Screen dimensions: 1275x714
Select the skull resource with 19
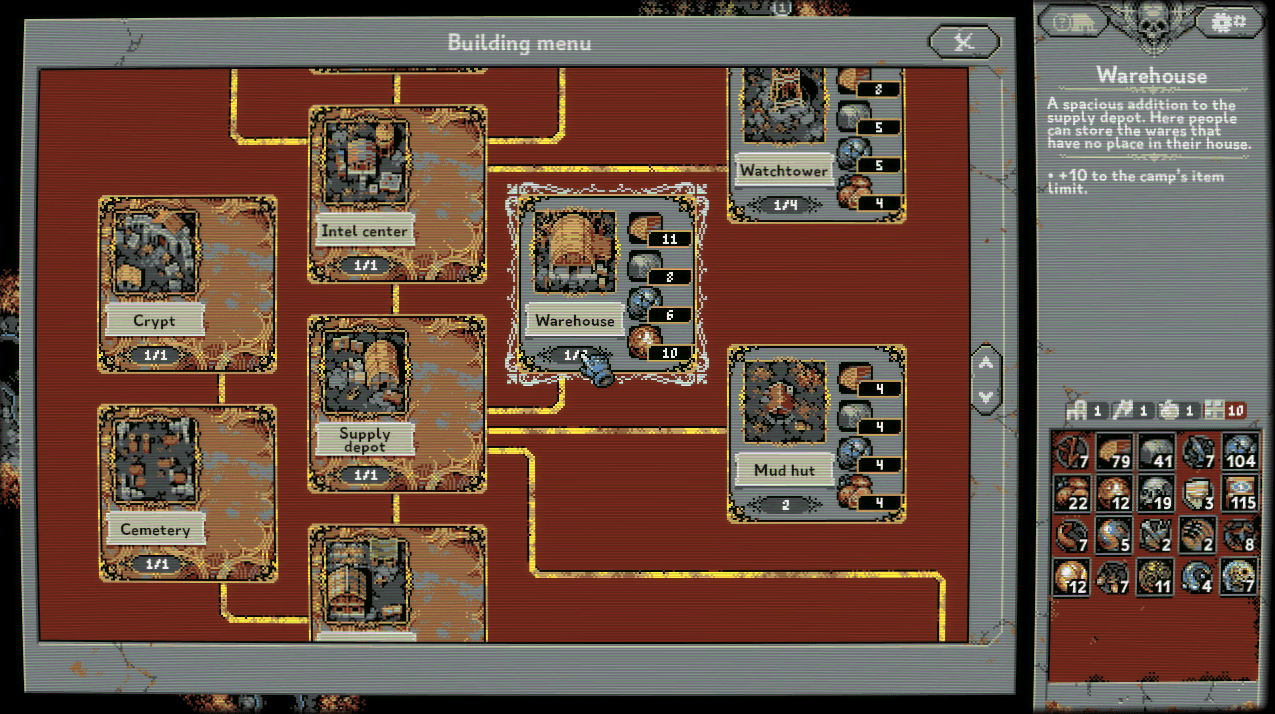[x=1156, y=494]
